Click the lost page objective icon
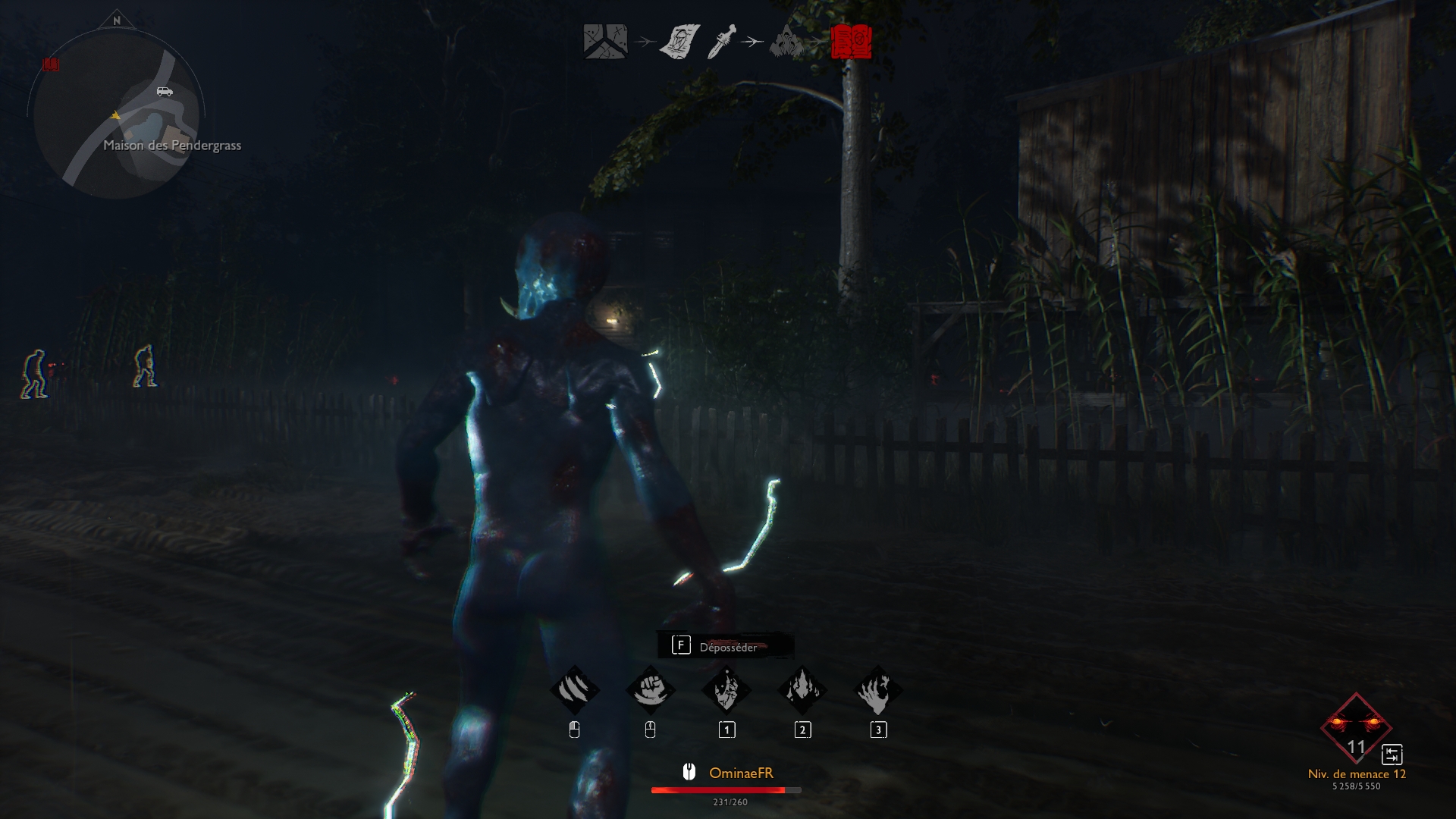 pyautogui.click(x=679, y=42)
